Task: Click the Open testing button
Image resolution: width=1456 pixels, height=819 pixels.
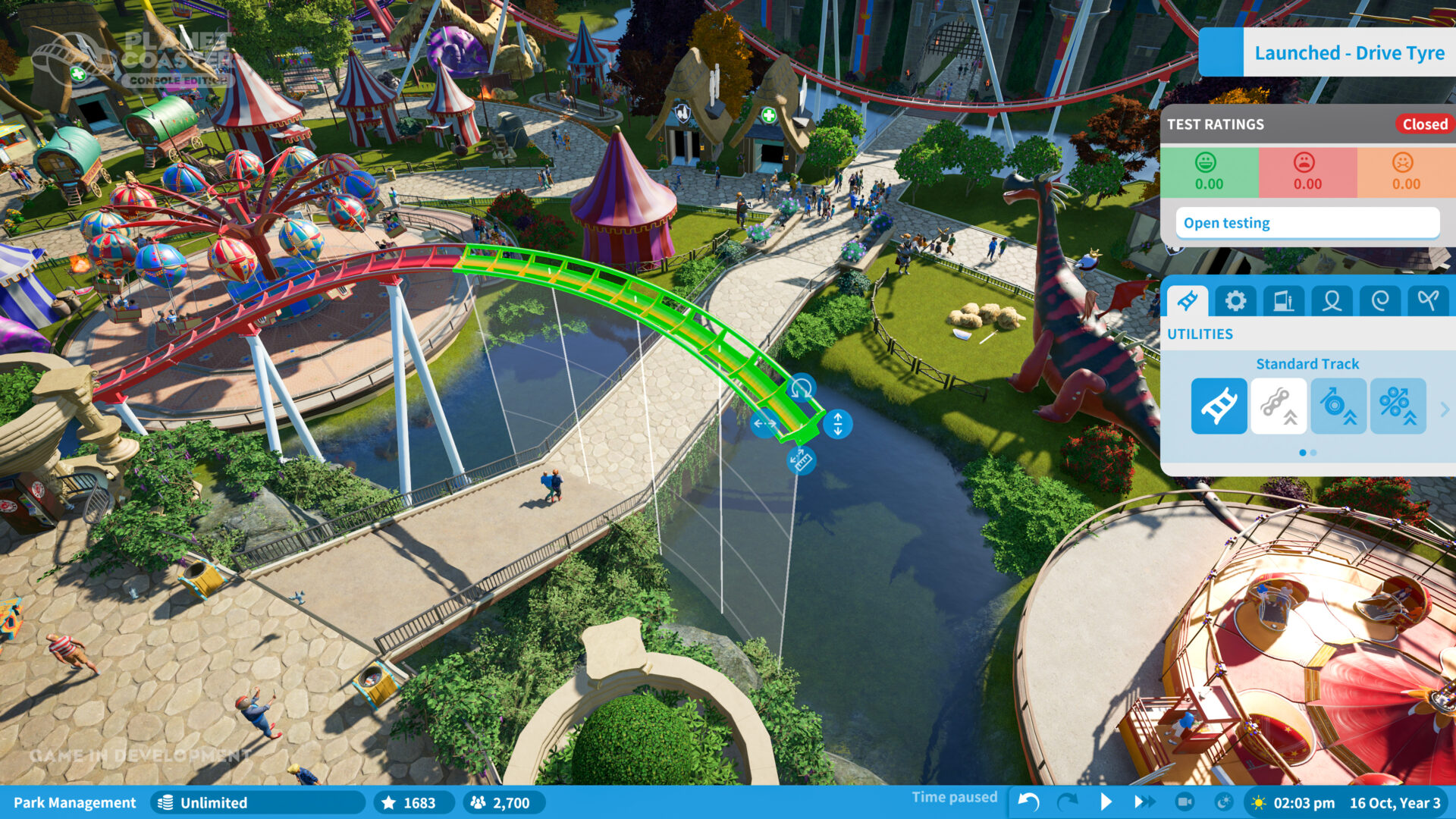Action: pyautogui.click(x=1307, y=222)
